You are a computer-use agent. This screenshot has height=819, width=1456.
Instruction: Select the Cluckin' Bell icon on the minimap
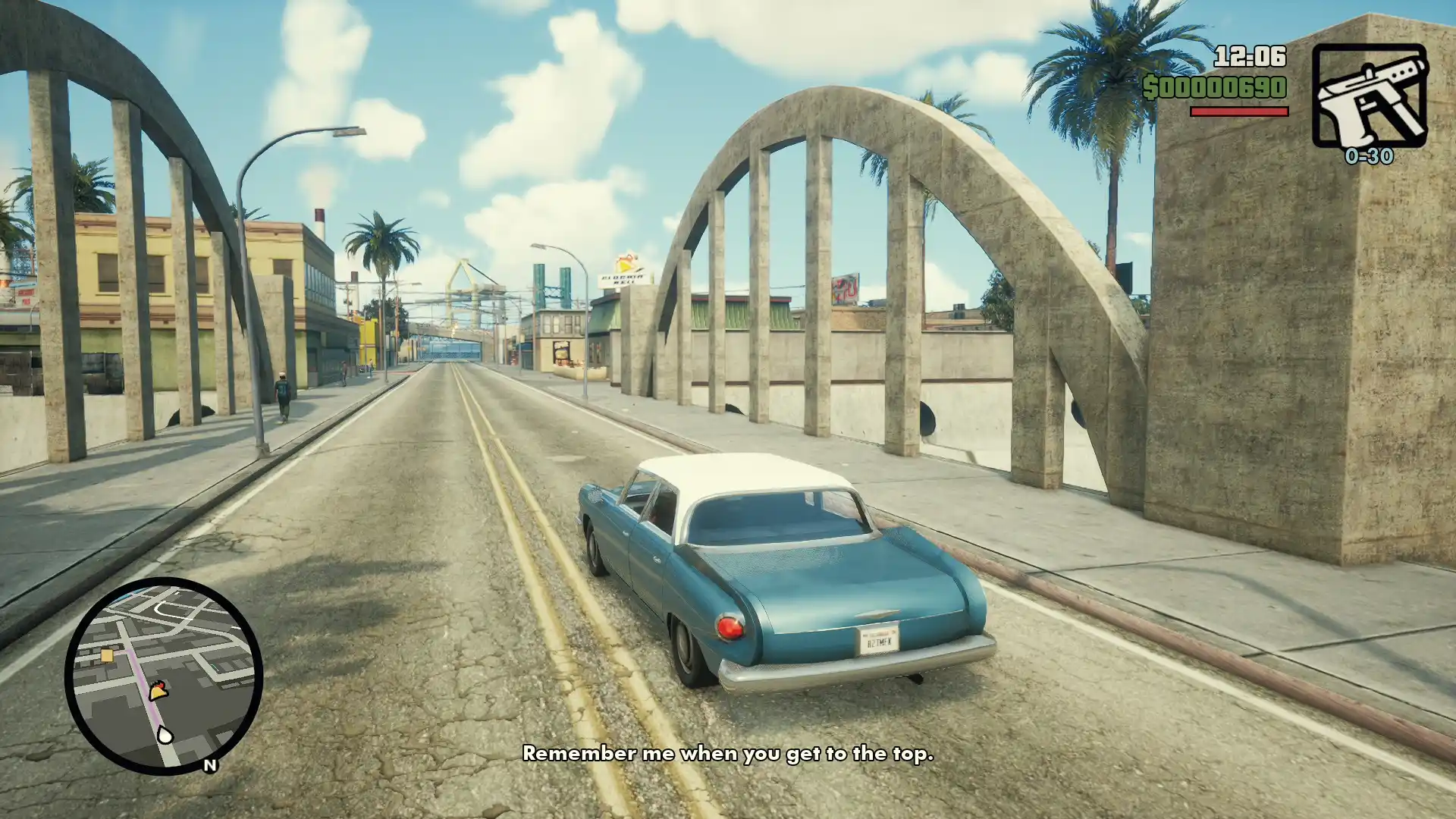click(158, 690)
